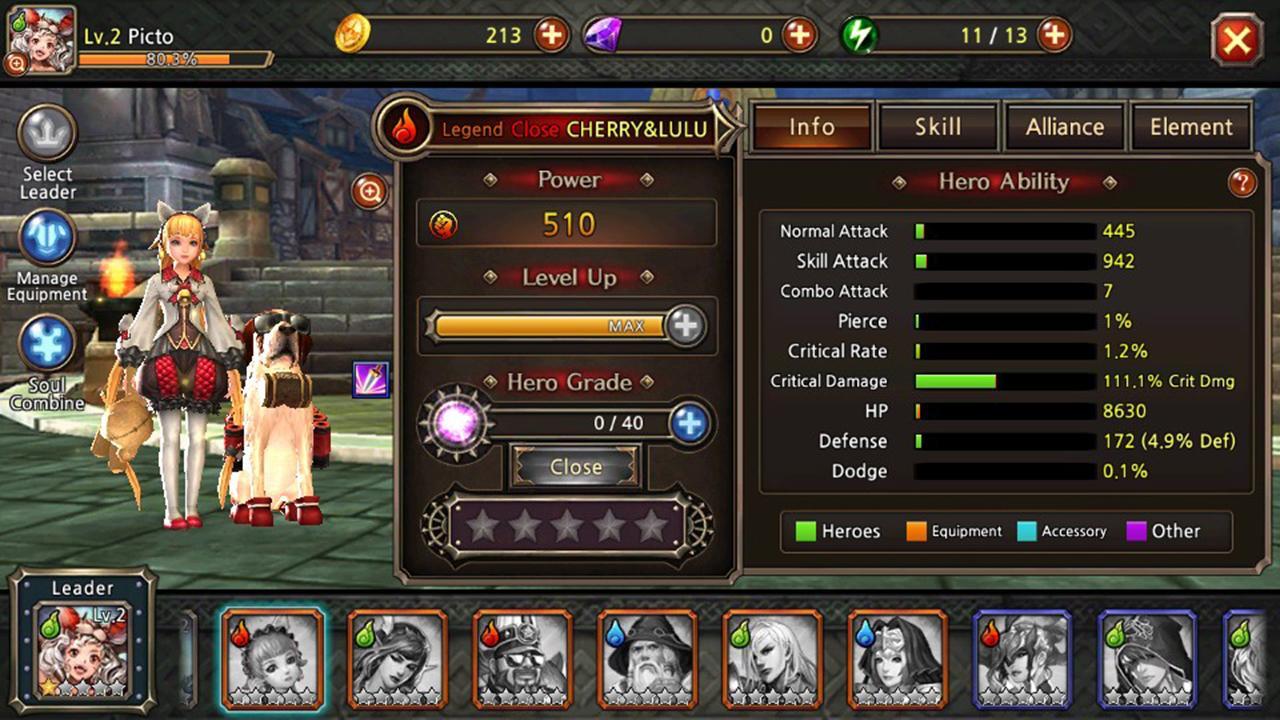The image size is (1280, 720).
Task: Click the Hero Grade plus button
Action: [x=688, y=422]
